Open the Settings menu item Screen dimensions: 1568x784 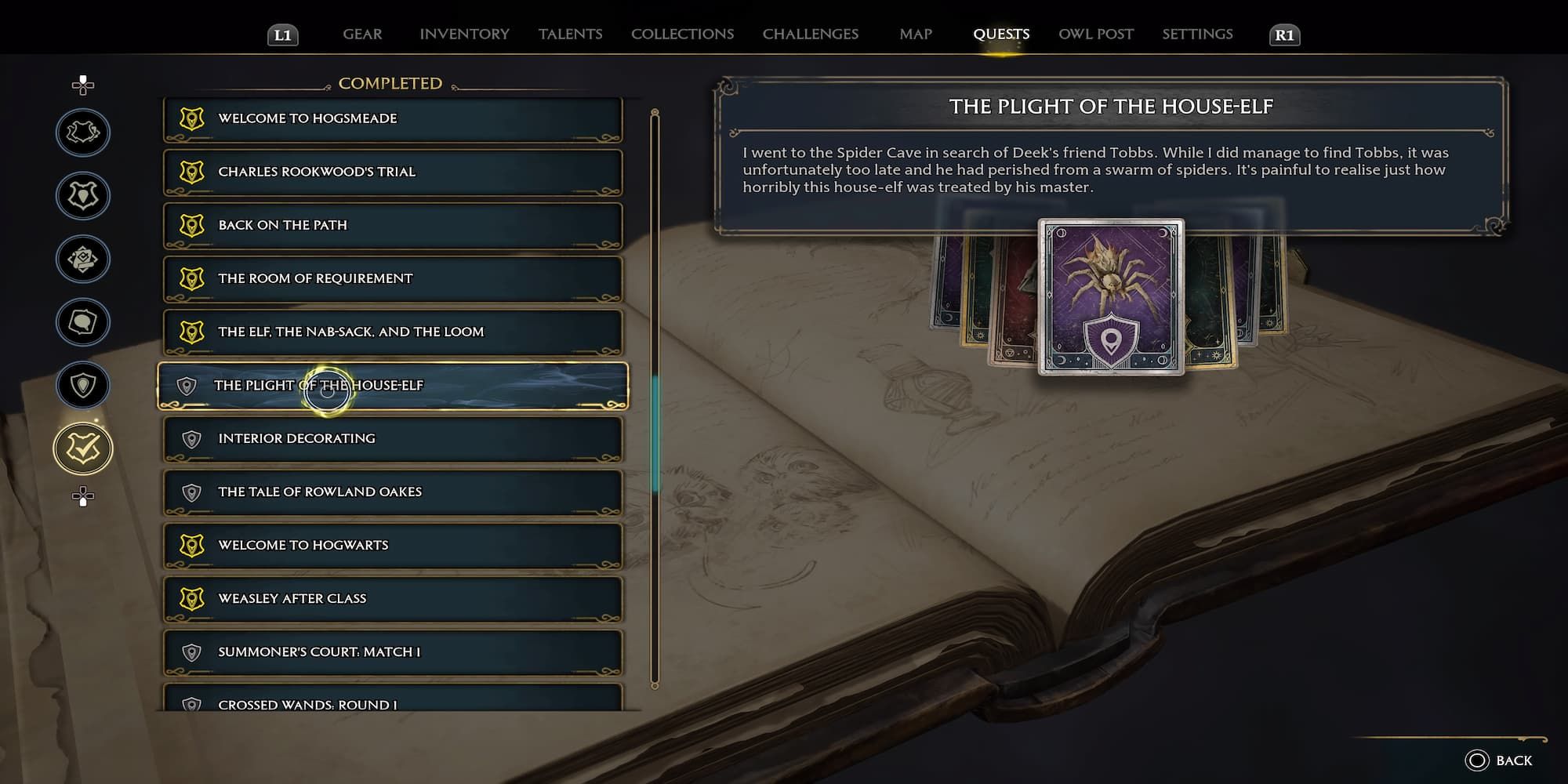pyautogui.click(x=1197, y=34)
